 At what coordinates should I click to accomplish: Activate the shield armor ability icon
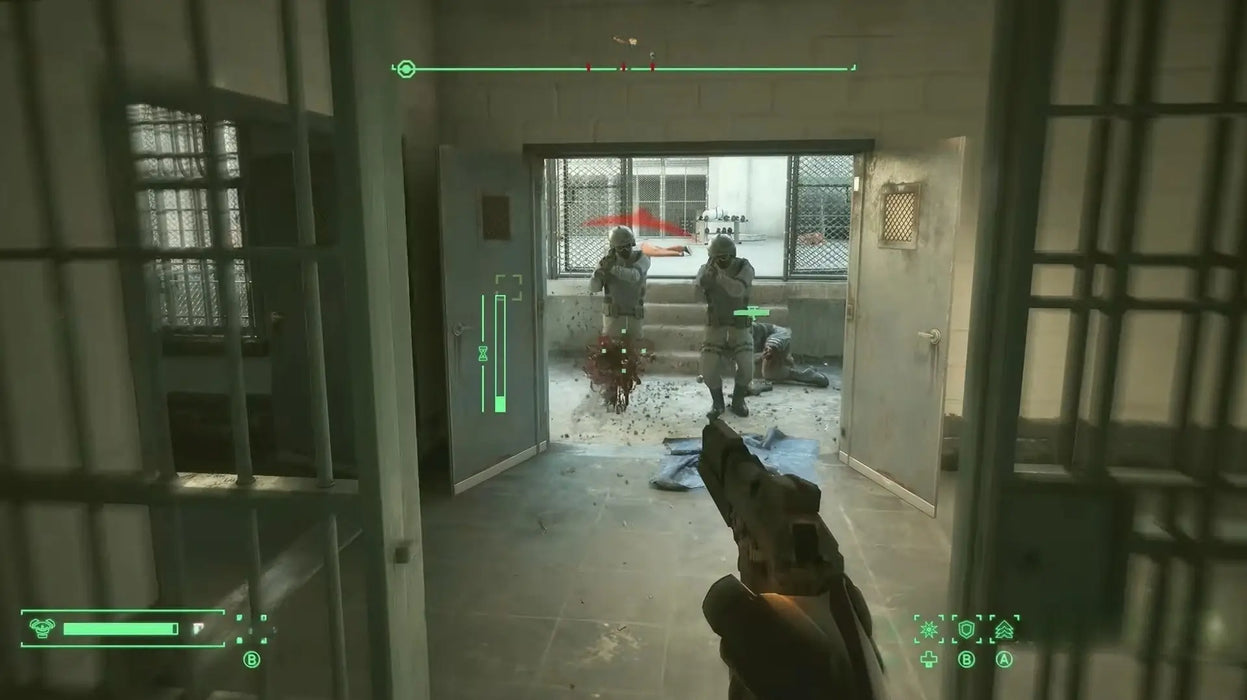(x=966, y=629)
